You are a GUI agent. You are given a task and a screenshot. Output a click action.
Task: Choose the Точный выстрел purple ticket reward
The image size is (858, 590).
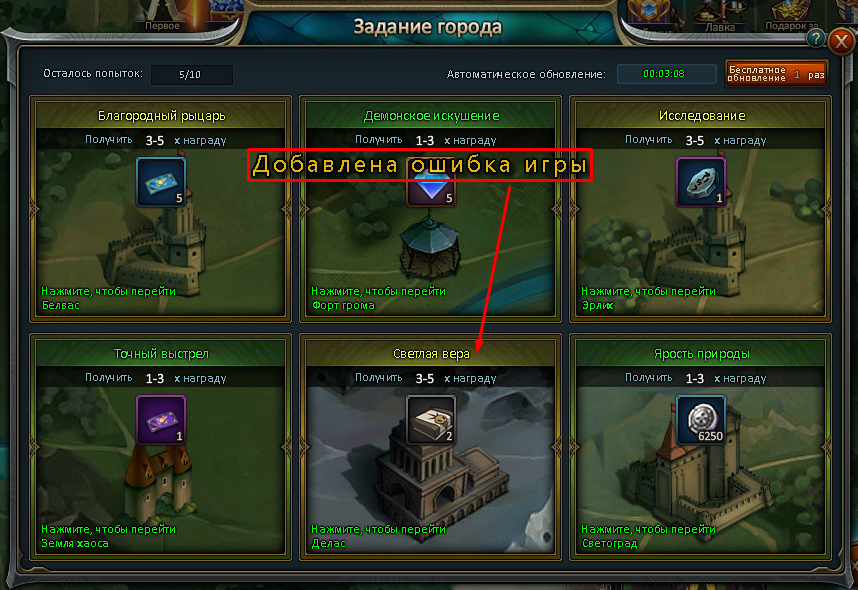(161, 420)
